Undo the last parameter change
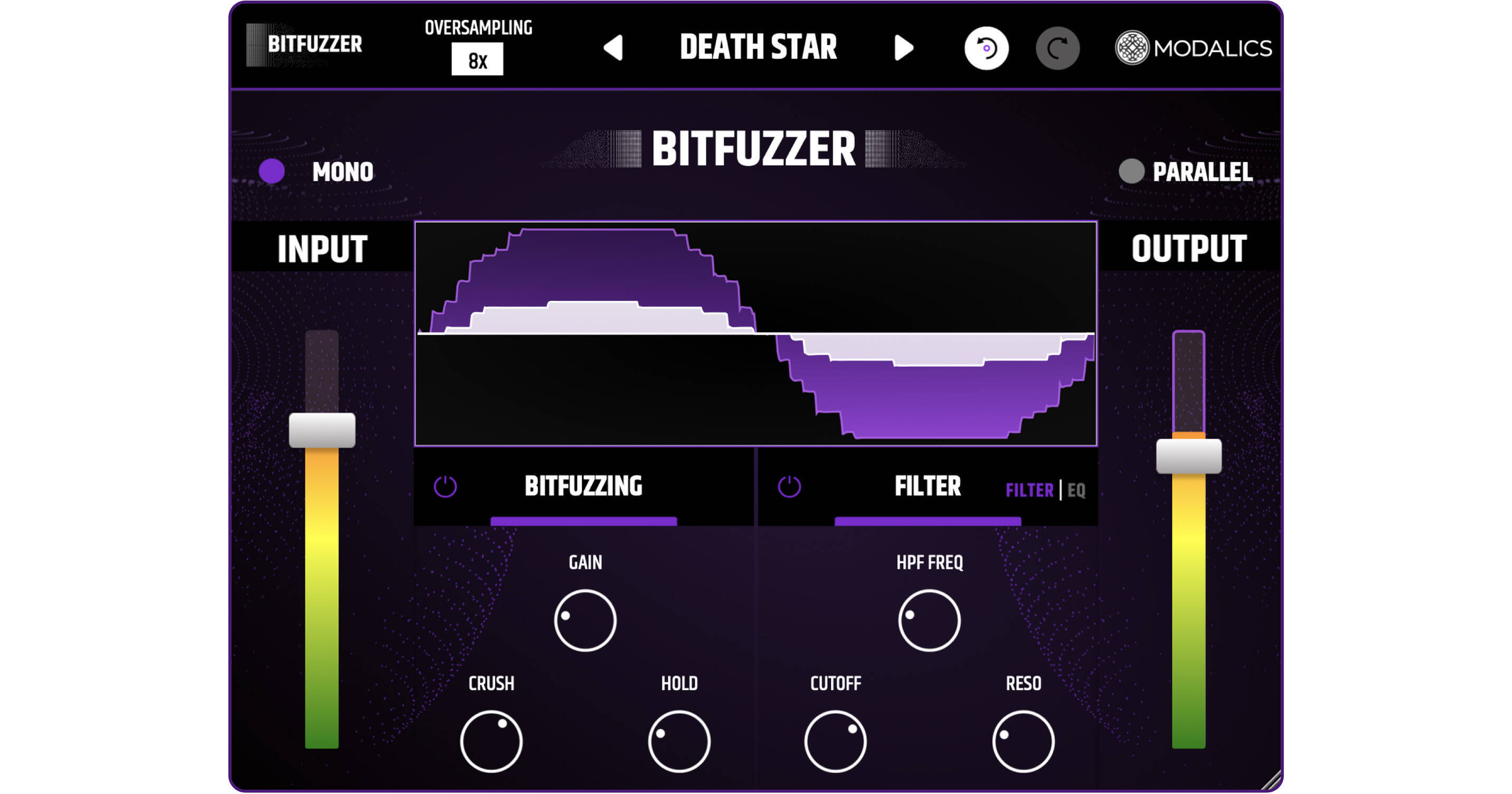 click(x=988, y=49)
